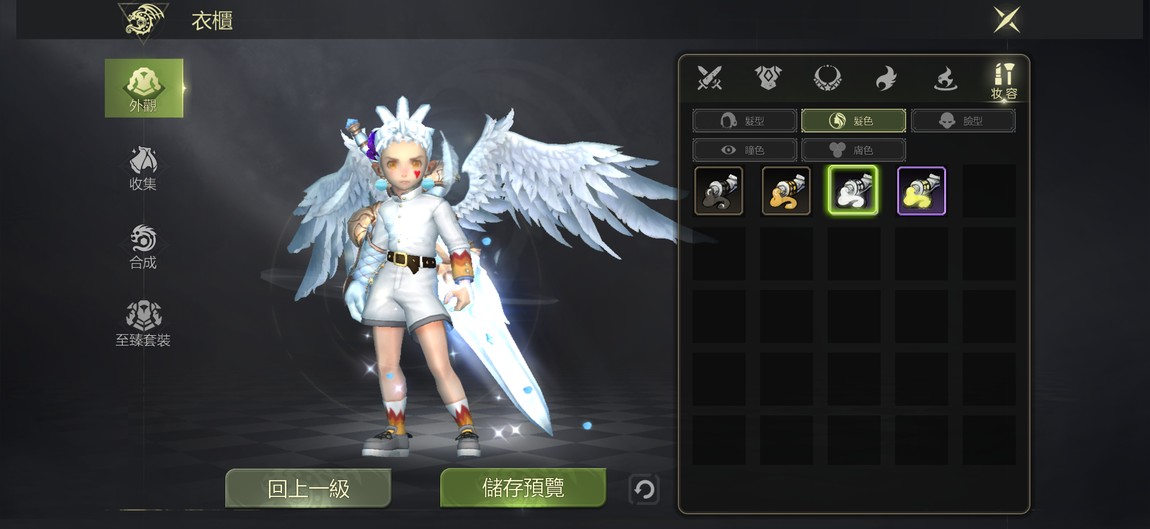Choose the 髮型 hairstyle category
The image size is (1150, 529).
[745, 121]
